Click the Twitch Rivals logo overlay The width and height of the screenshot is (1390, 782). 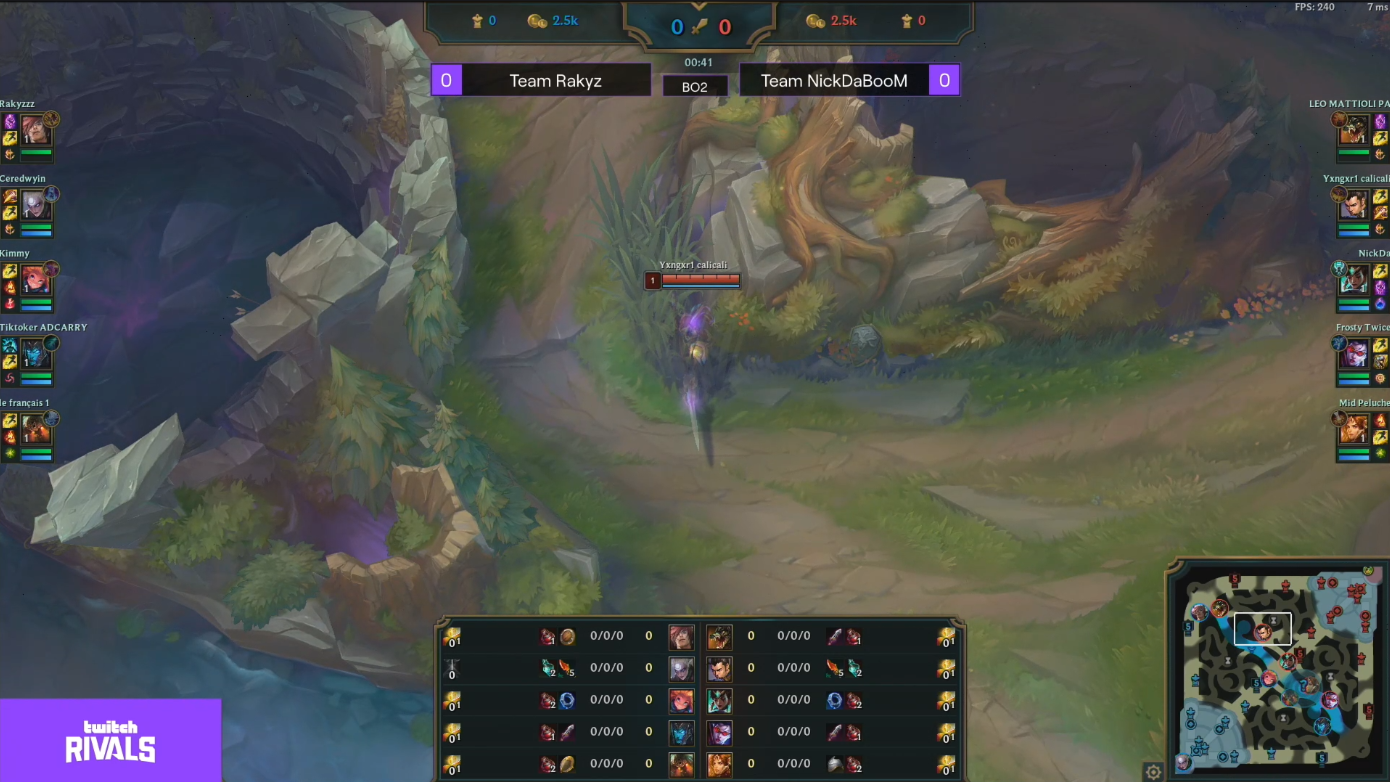(x=110, y=740)
